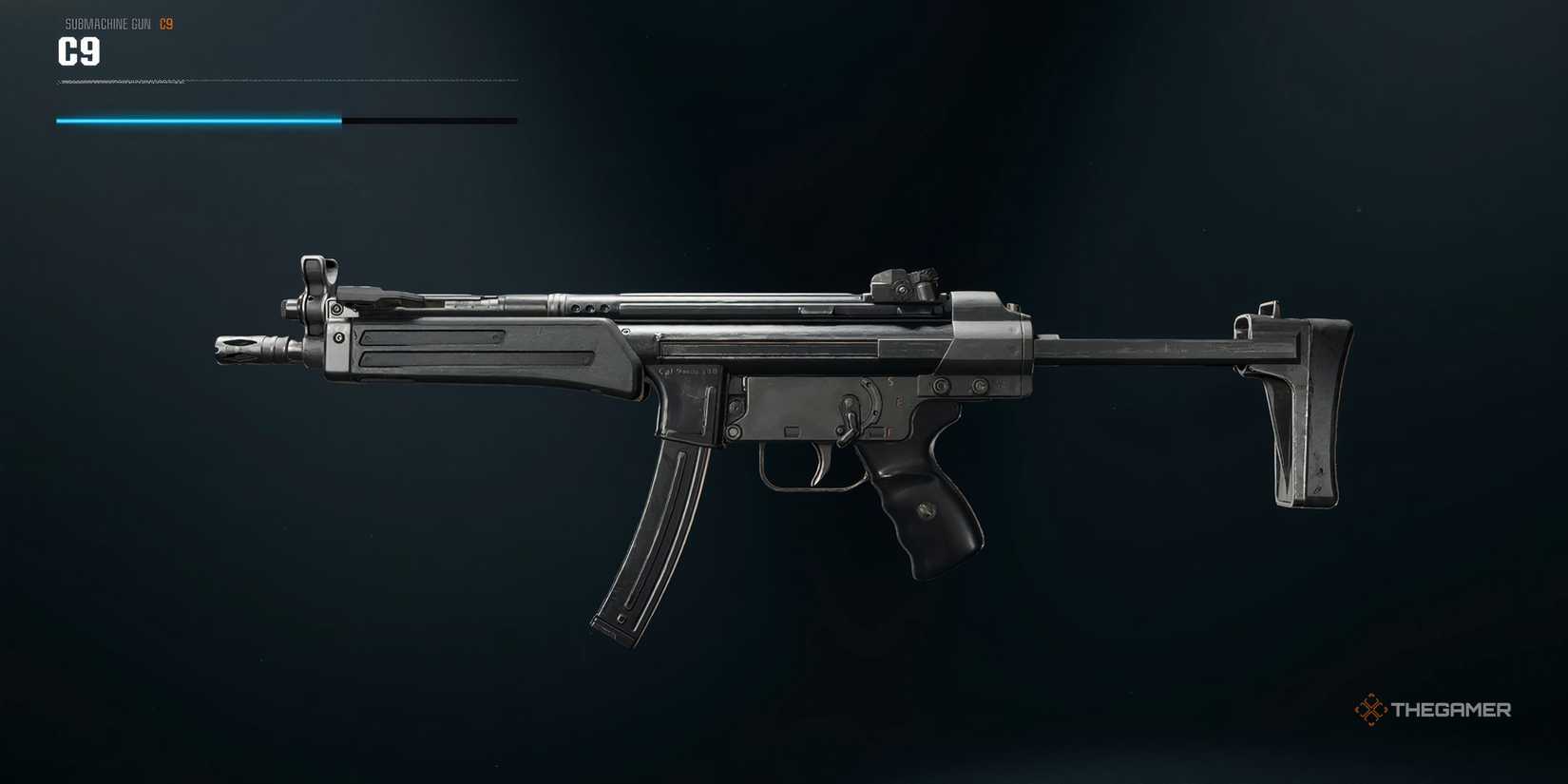Viewport: 1568px width, 784px height.
Task: Open the SUBMACHINE GUN category label
Action: point(105,24)
